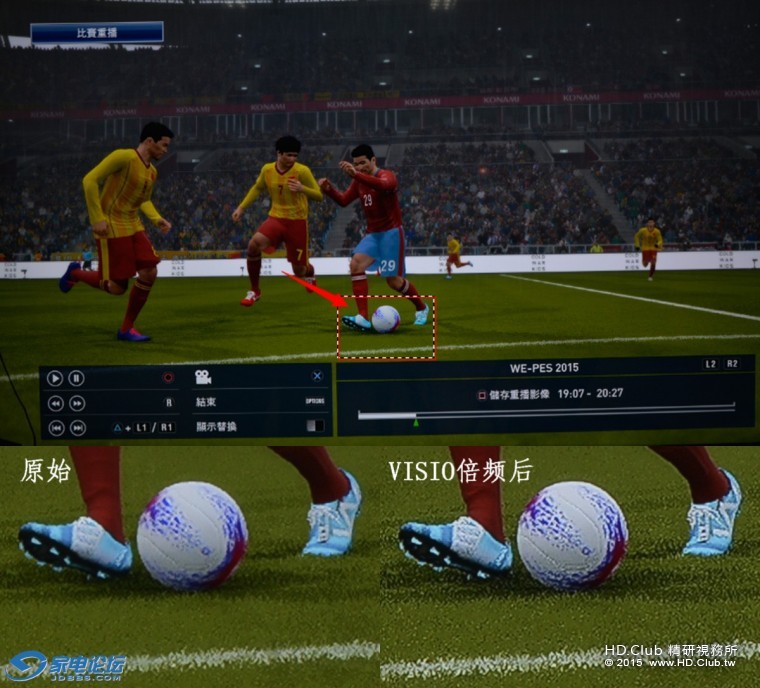Image resolution: width=760 pixels, height=688 pixels.
Task: Select the green marker on the timeline
Action: (x=416, y=423)
